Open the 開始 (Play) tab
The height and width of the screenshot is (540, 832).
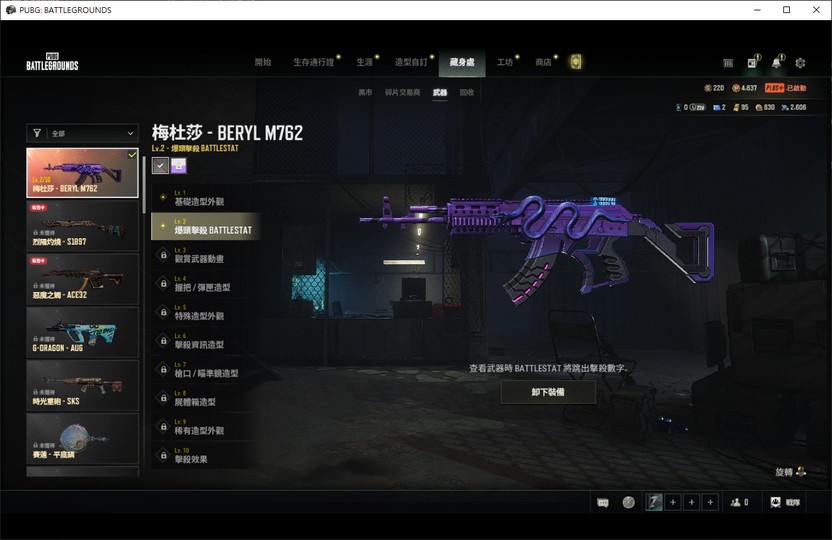coord(263,62)
